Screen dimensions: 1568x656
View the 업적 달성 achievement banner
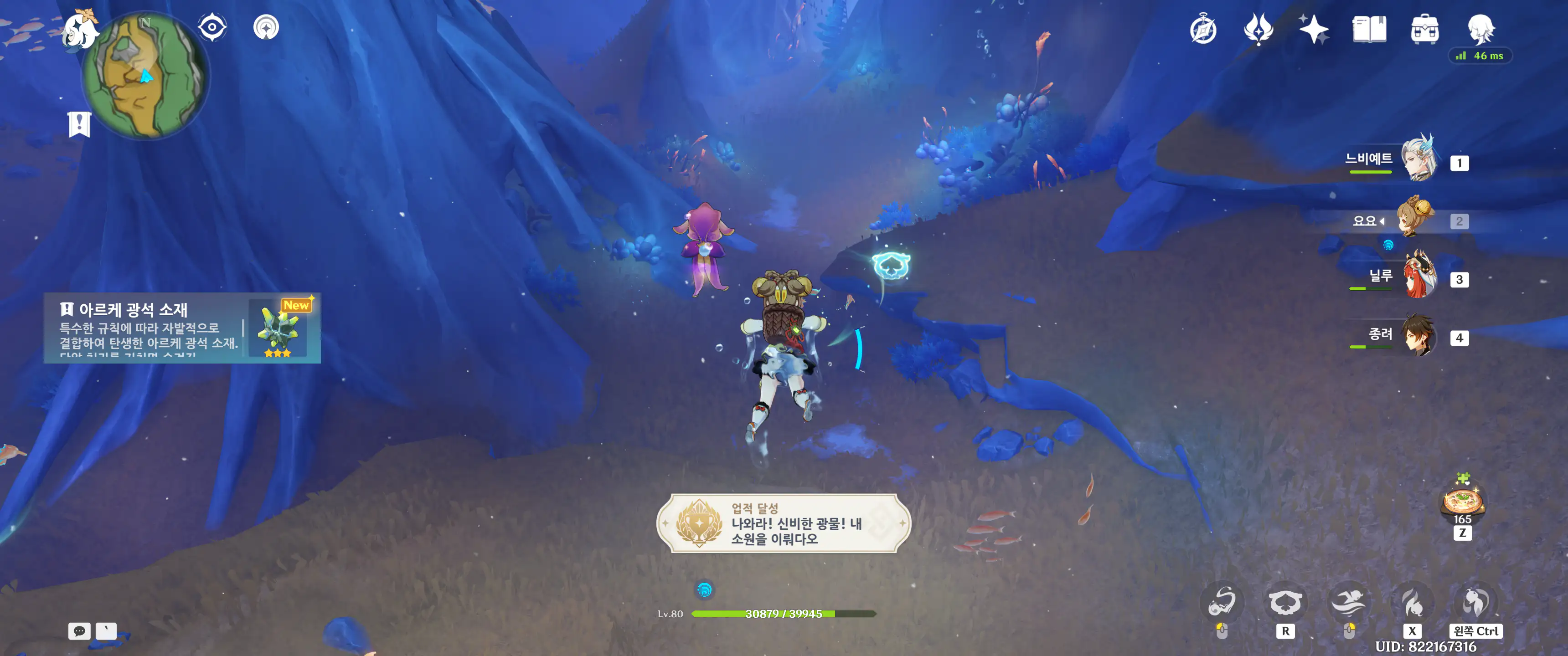click(x=784, y=523)
